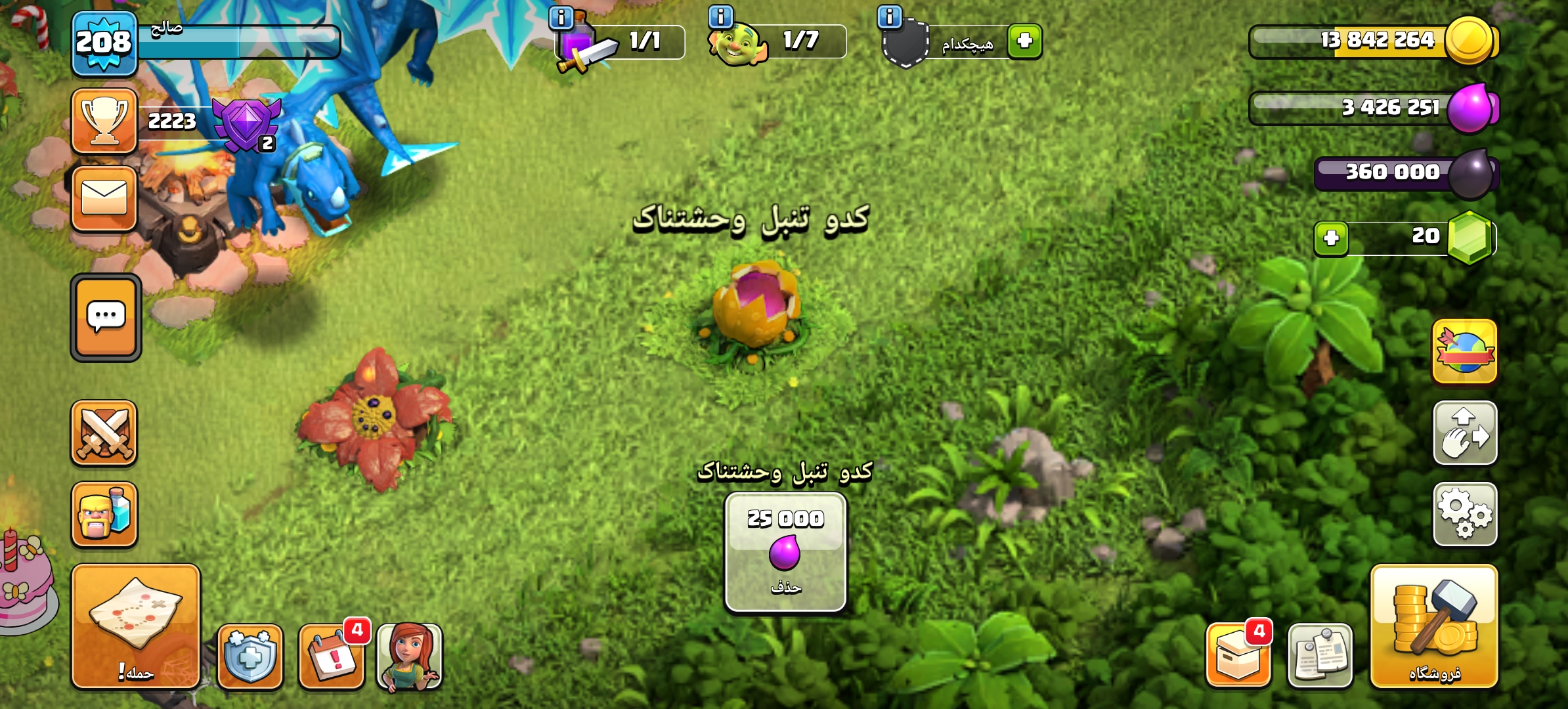Viewport: 1568px width, 709px height.
Task: Start an attack from the map button
Action: point(136,626)
